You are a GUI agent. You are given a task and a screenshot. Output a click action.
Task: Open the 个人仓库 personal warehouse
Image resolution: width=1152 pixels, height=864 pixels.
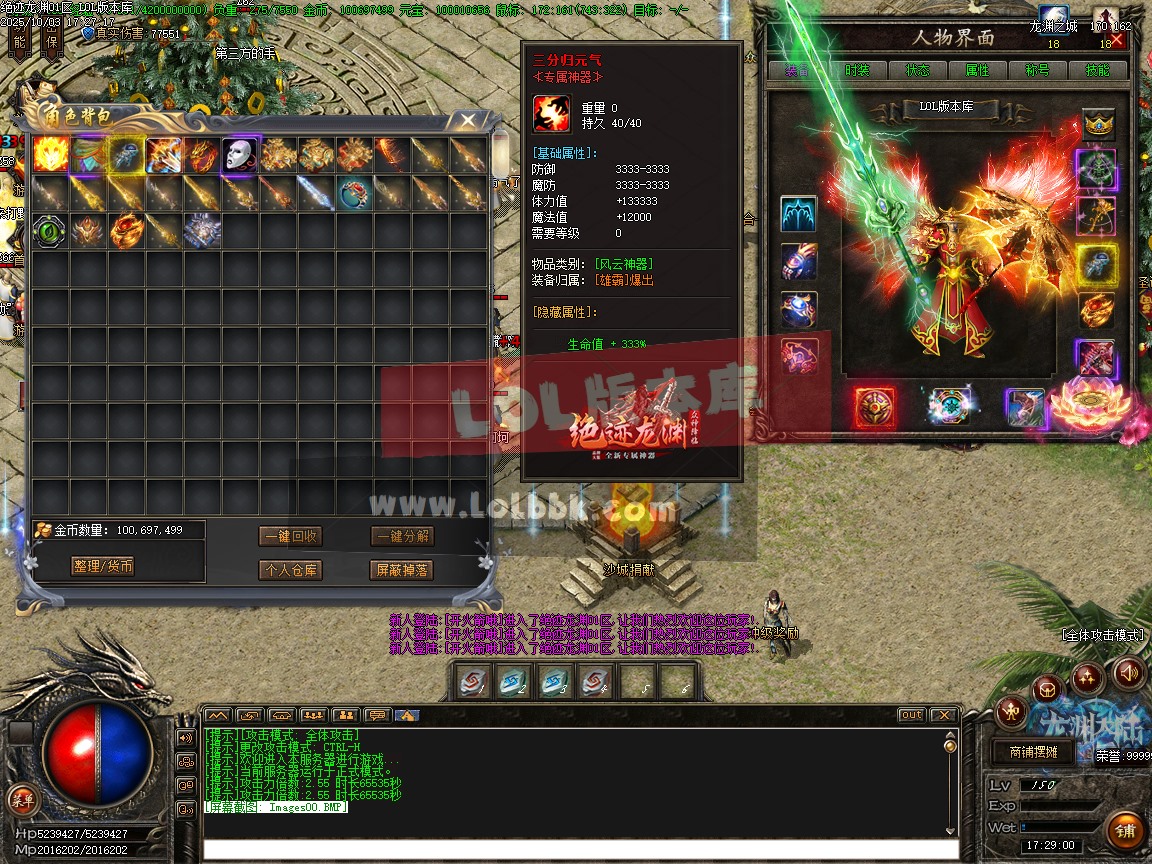coord(291,570)
